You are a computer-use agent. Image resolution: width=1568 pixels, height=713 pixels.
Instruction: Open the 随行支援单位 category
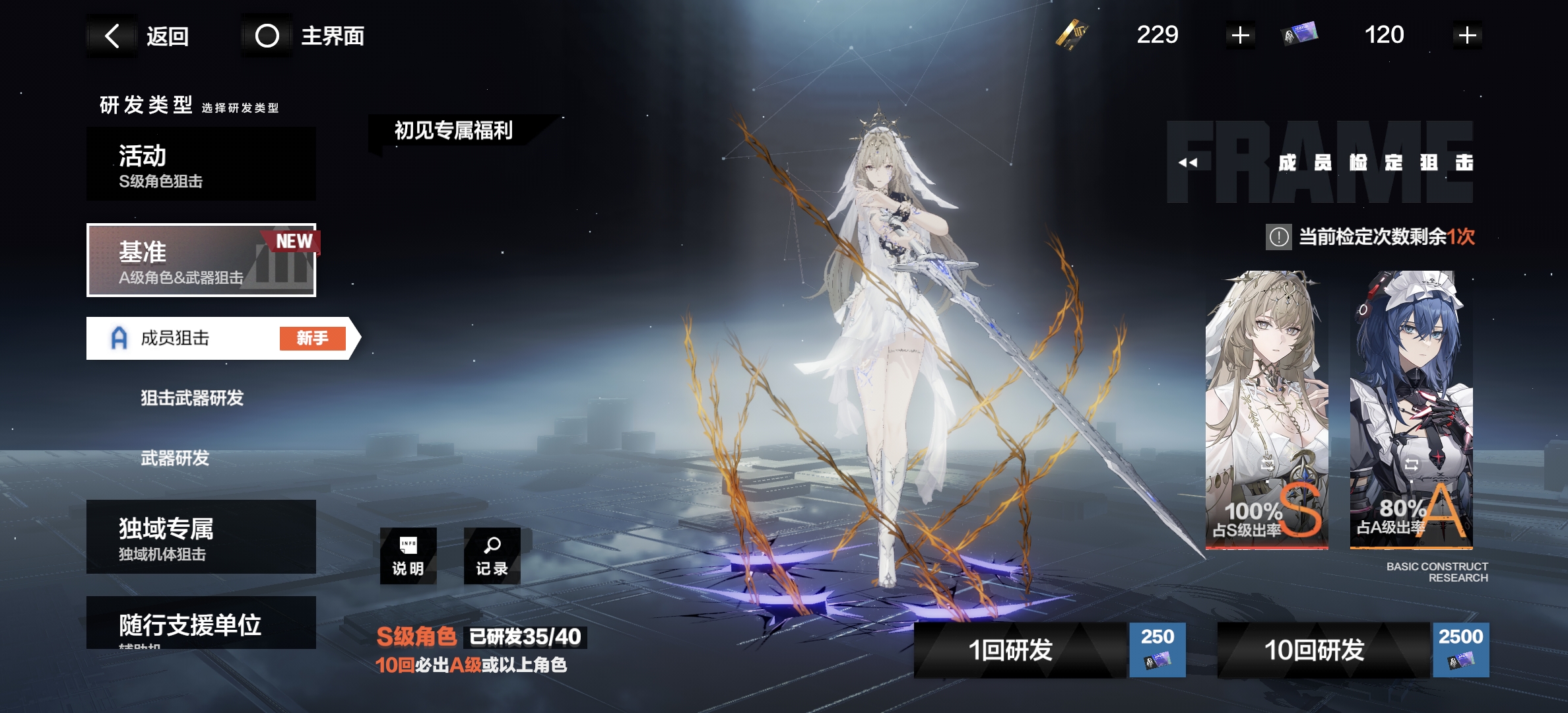201,623
